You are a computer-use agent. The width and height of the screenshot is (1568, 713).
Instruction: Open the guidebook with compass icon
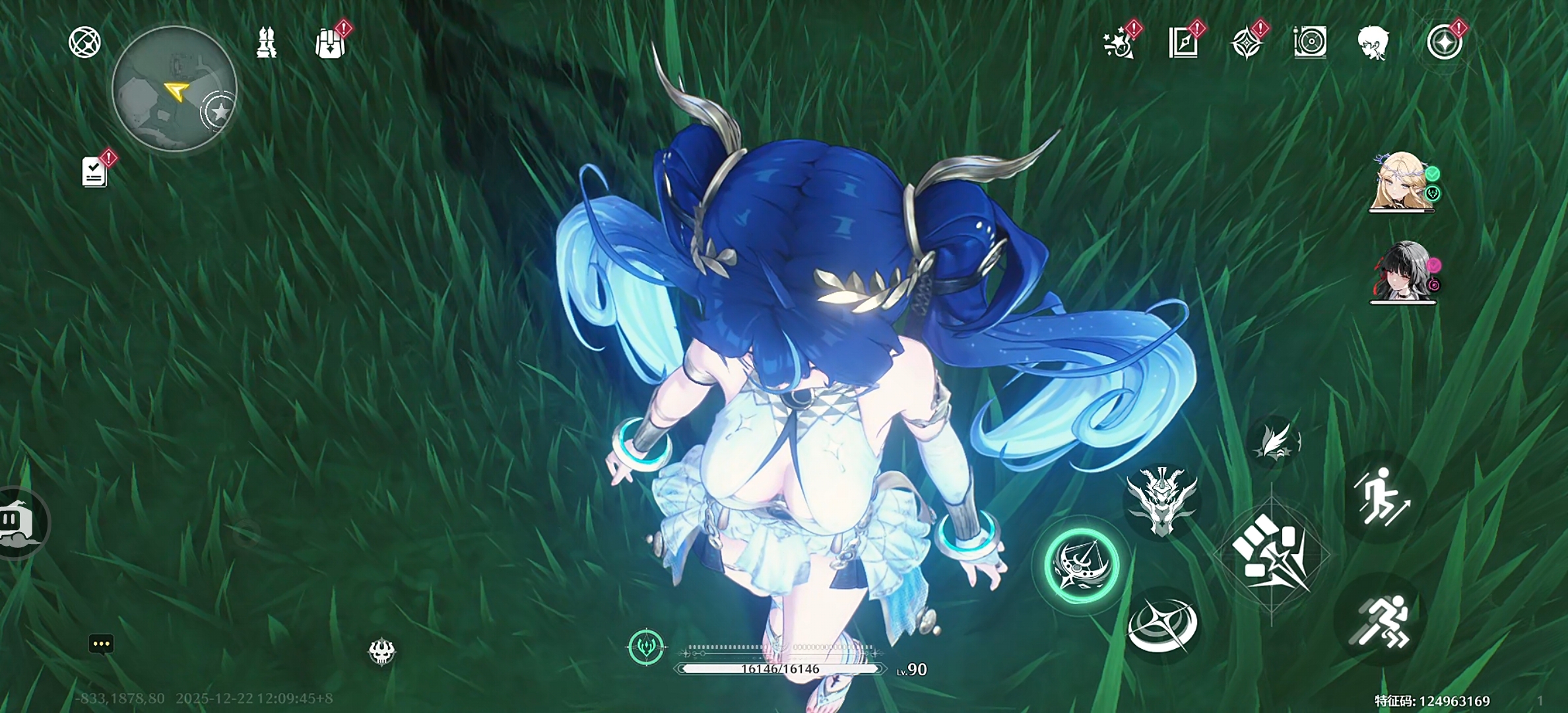click(x=1183, y=44)
